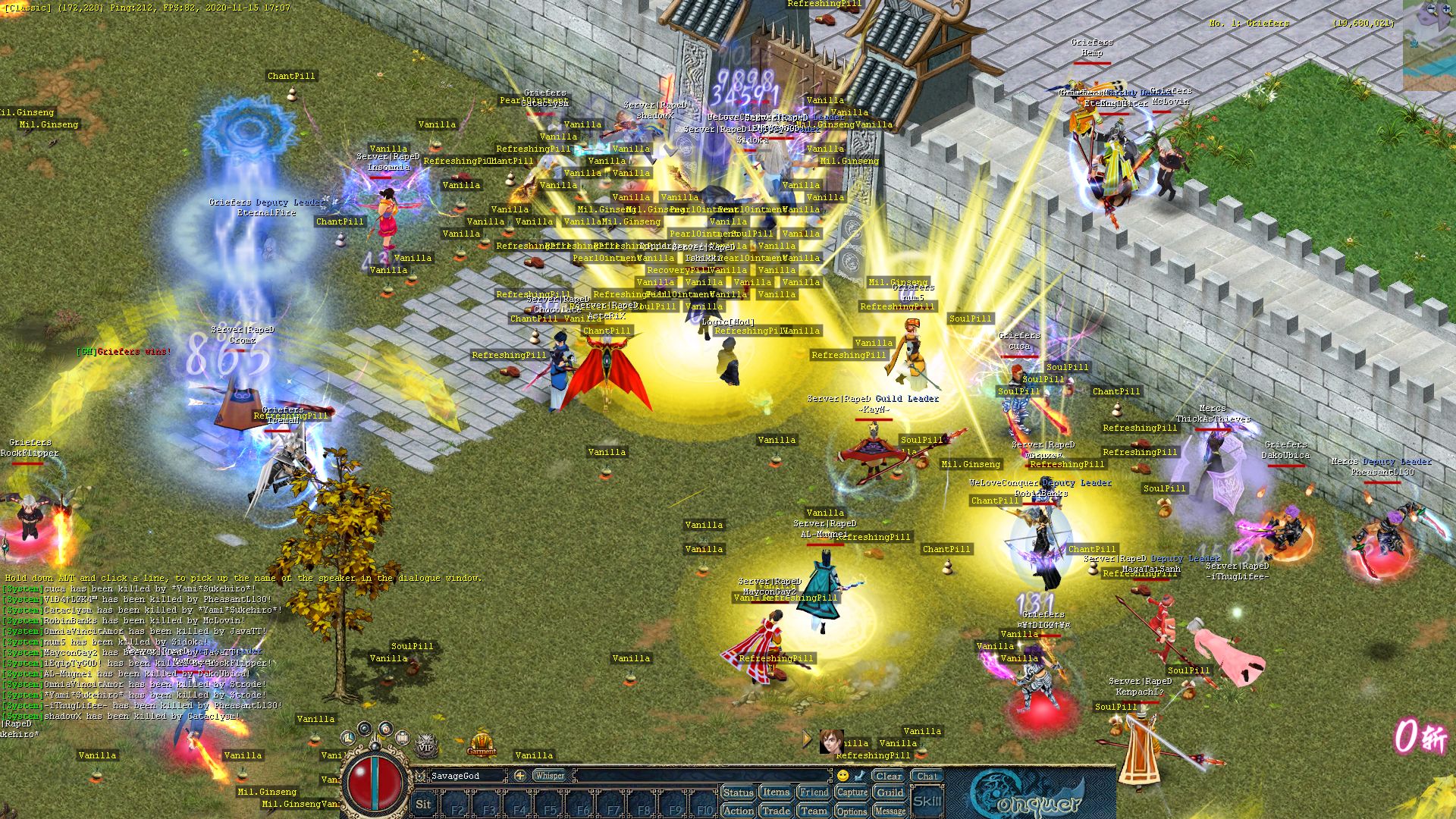Open the Guild window
This screenshot has width=1456, height=819.
[890, 792]
